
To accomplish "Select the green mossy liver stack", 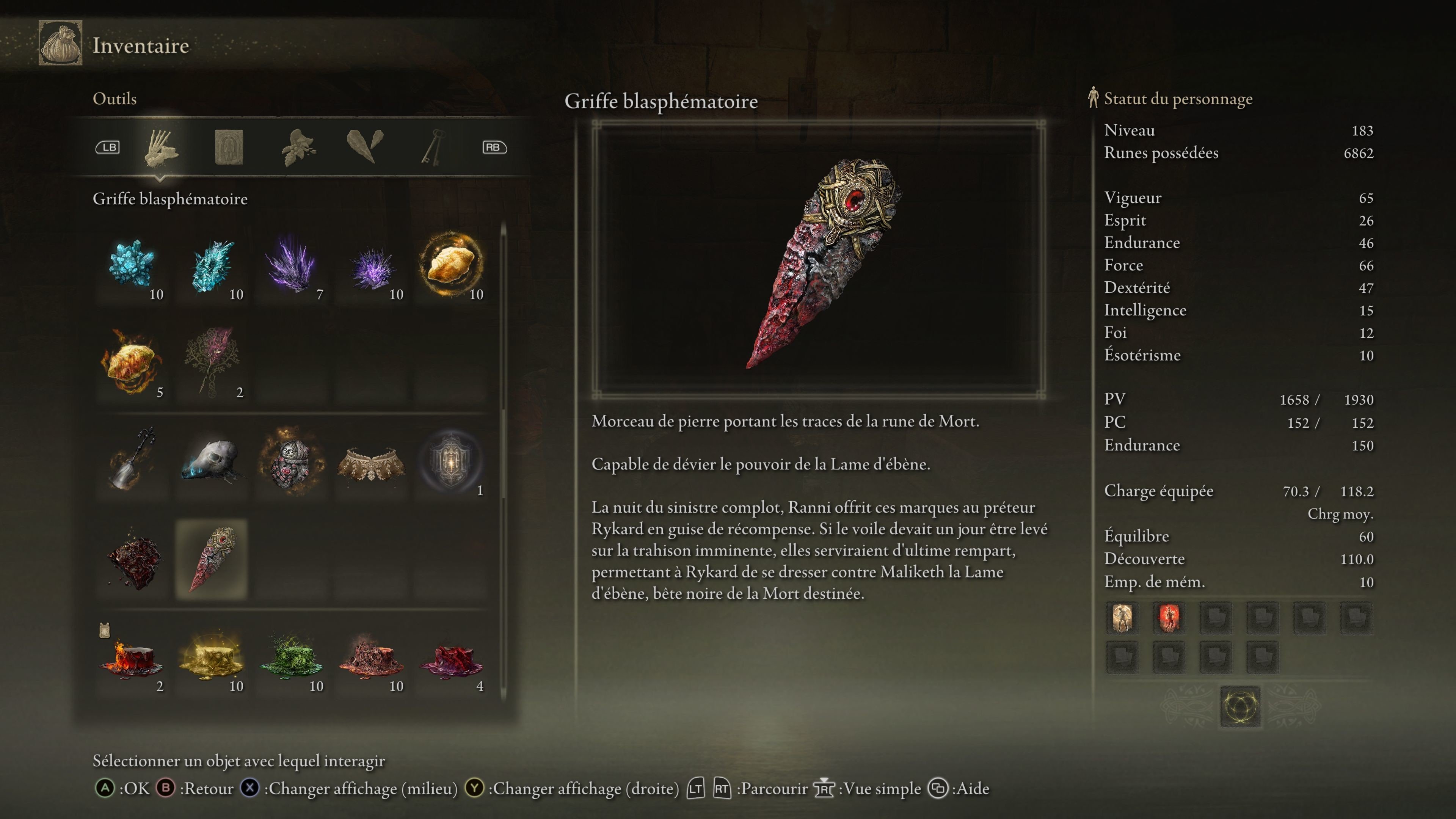I will 292,657.
